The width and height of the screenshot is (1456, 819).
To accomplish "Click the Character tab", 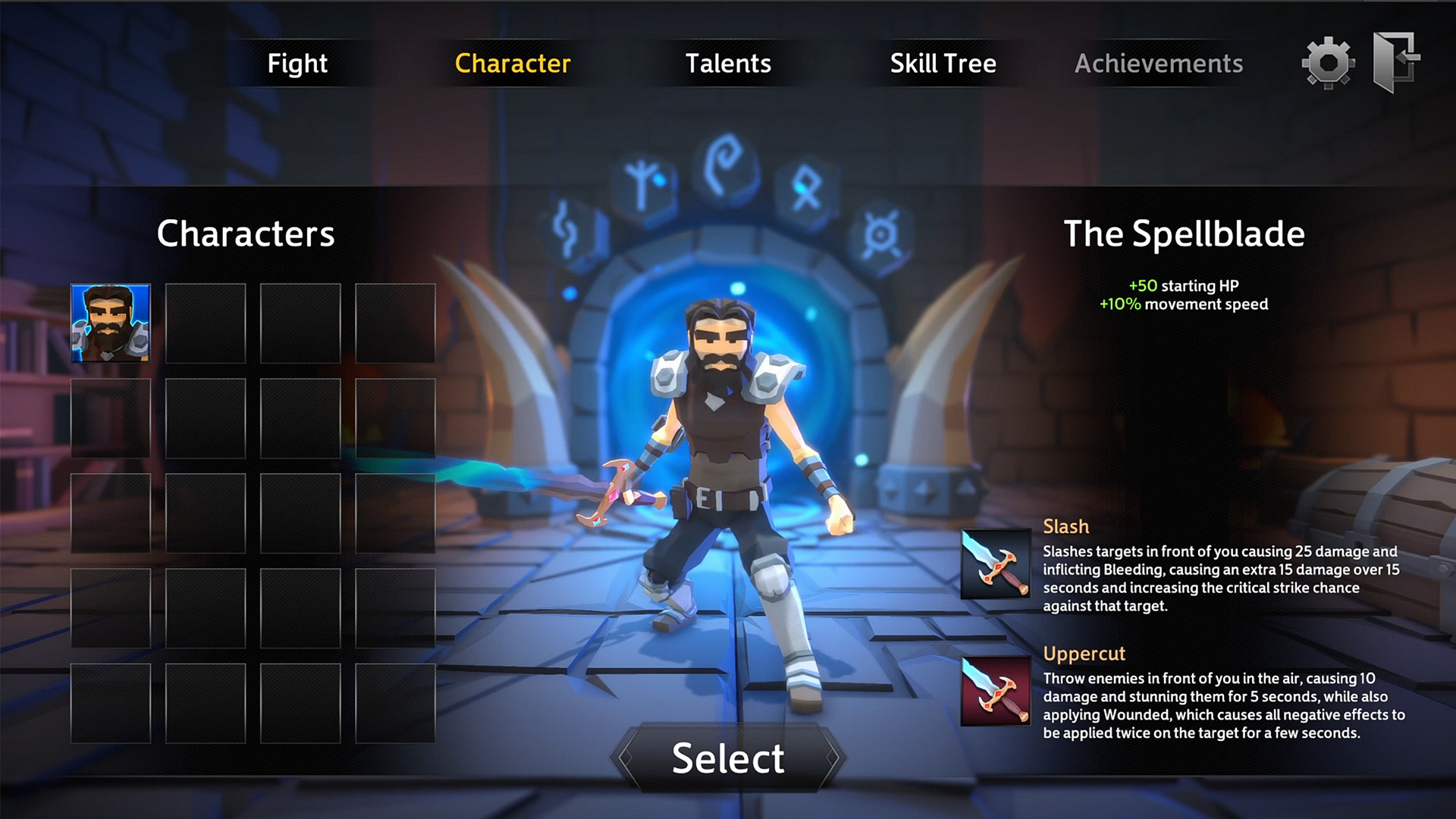I will pyautogui.click(x=512, y=64).
